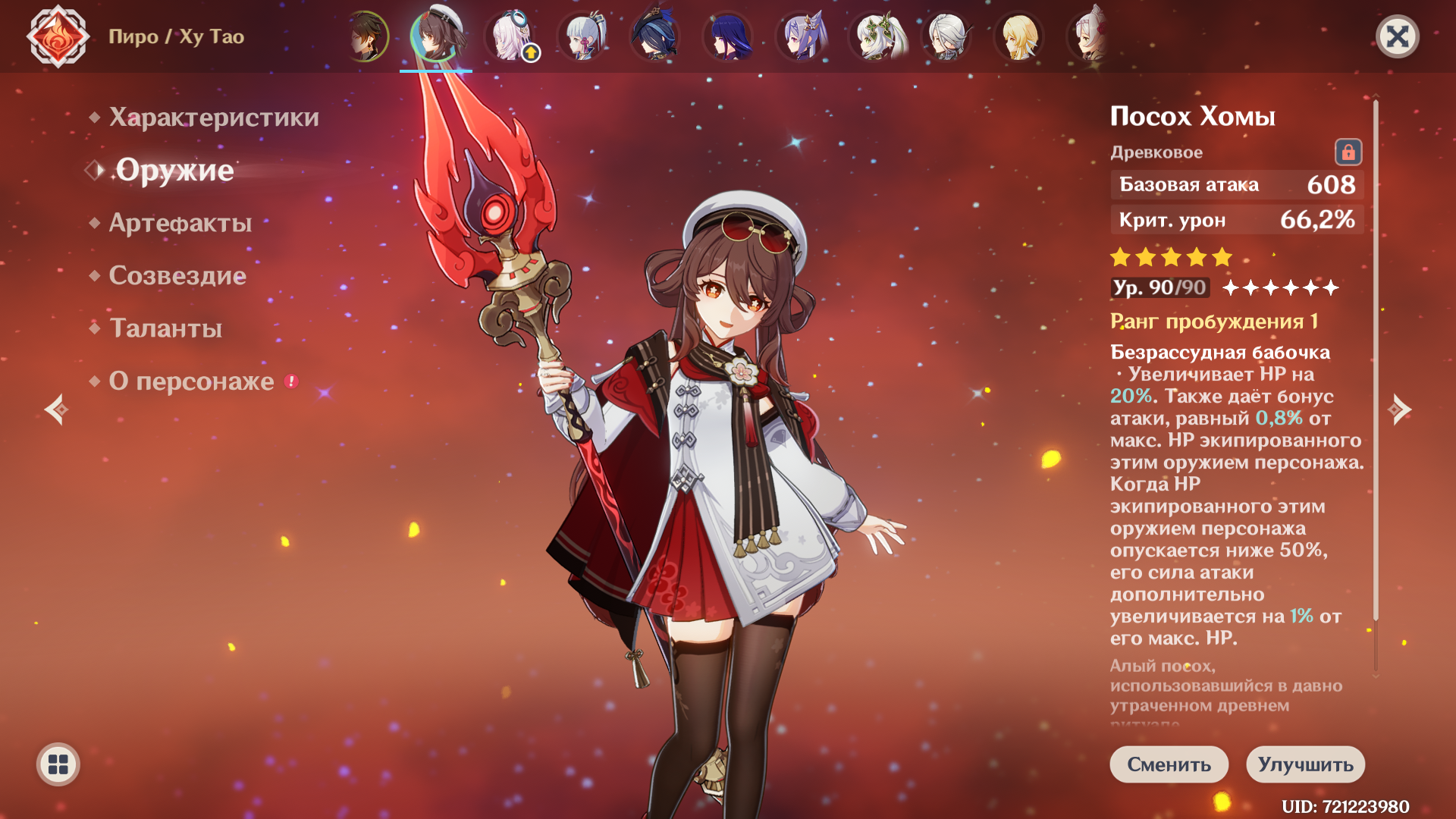
Task: Select Raiden Shogun's purple-haired portrait
Action: pos(728,36)
